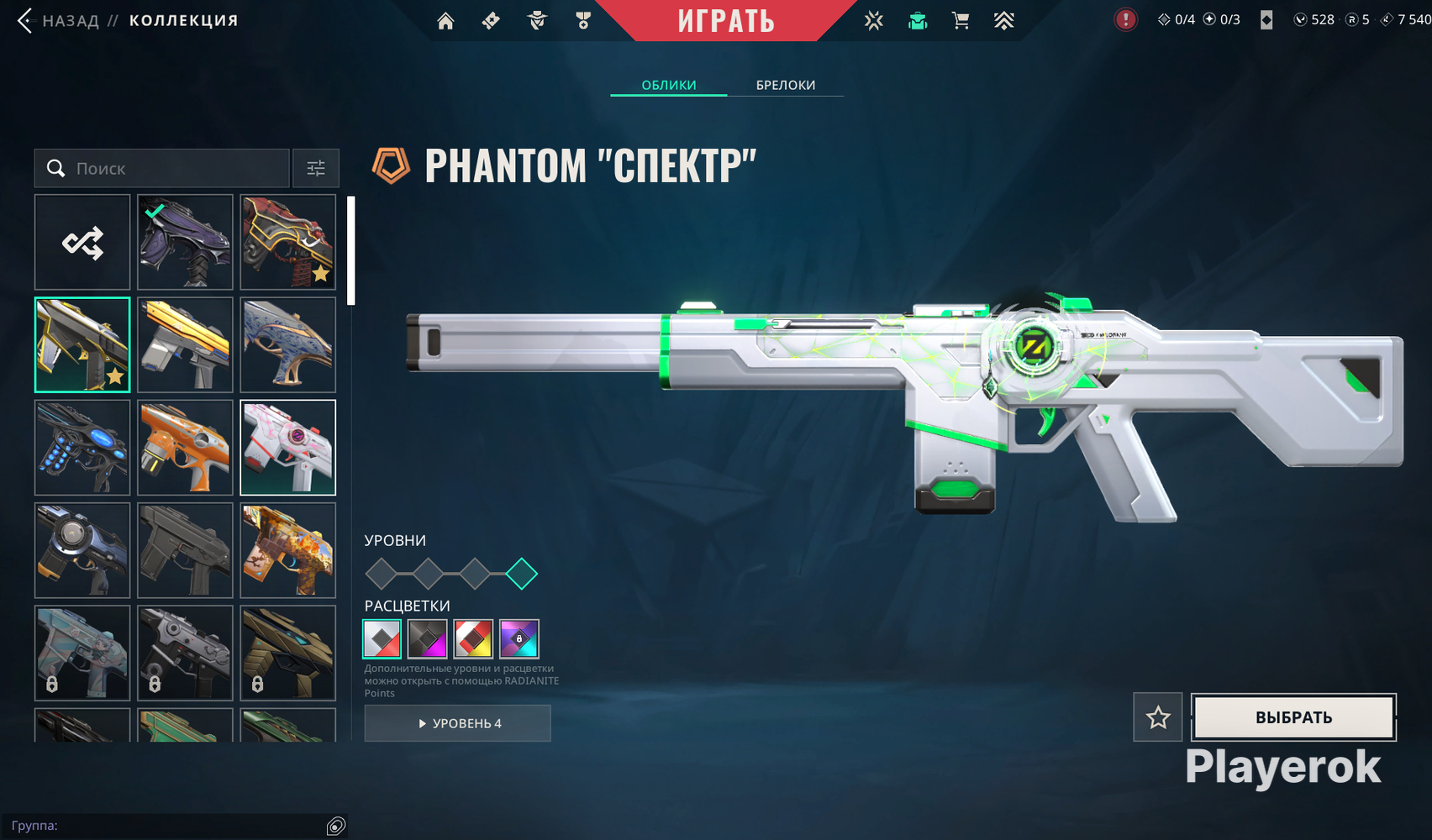Pick the orange Phantom skin thumbnail
1432x840 pixels.
click(185, 448)
